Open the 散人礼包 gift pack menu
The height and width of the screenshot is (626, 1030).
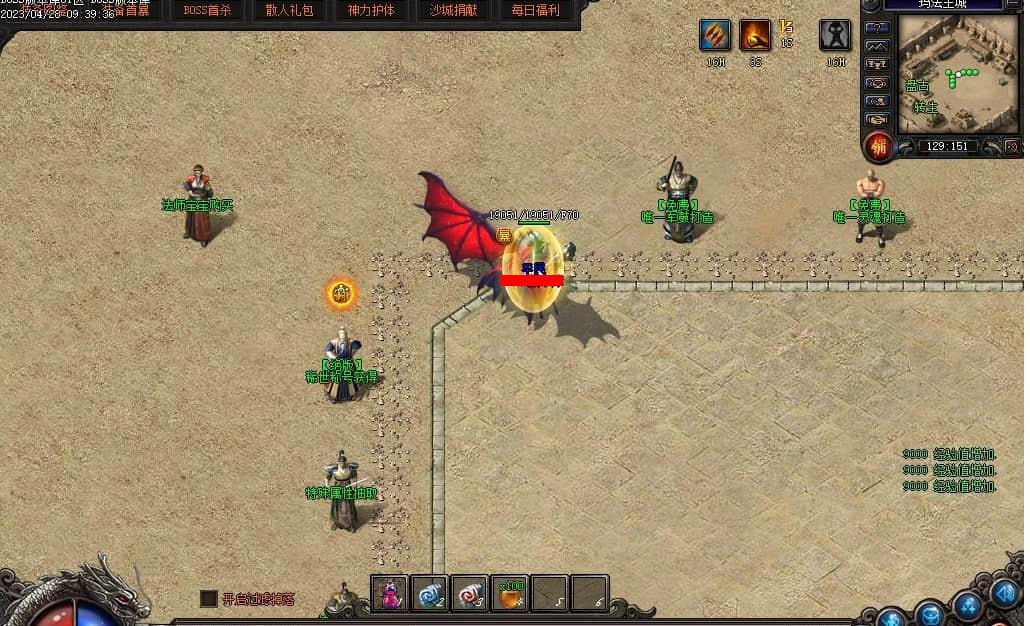[289, 11]
